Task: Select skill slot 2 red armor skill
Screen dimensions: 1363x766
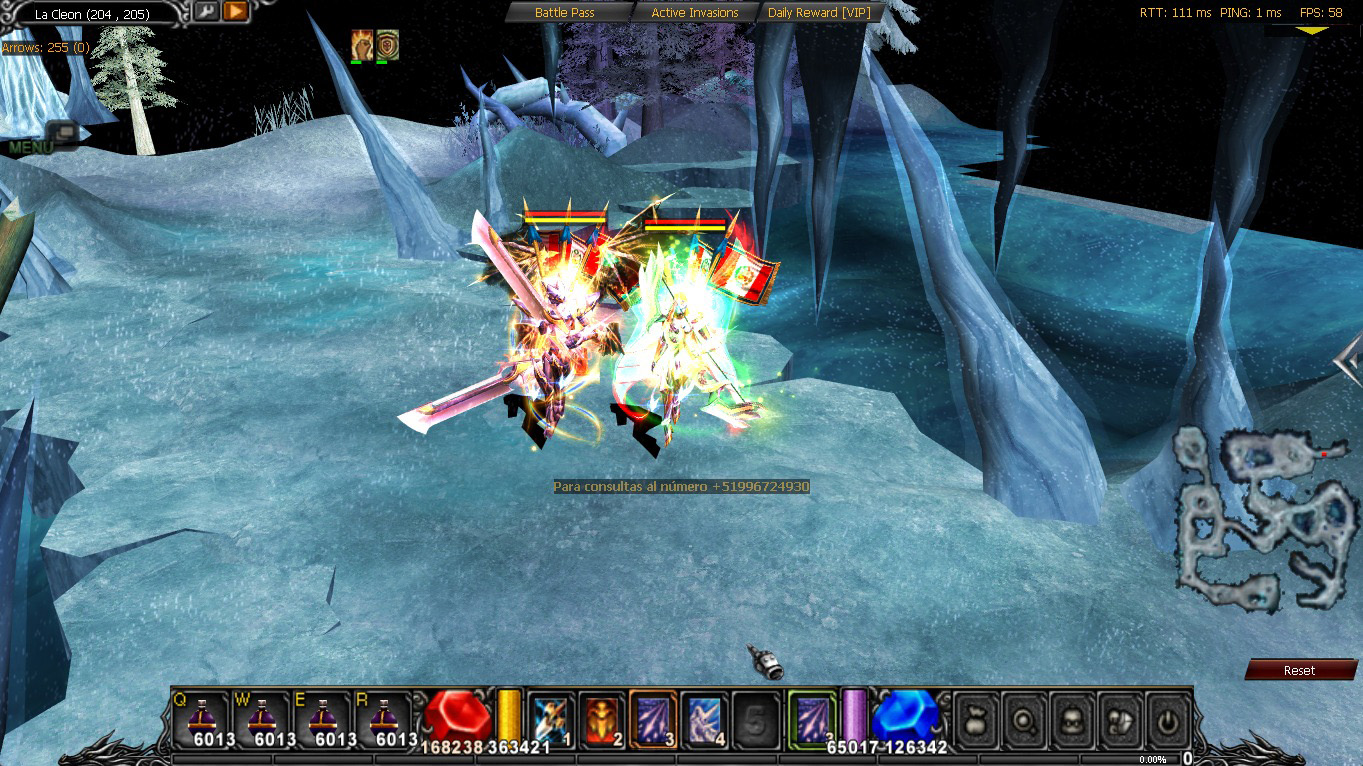Action: point(602,718)
